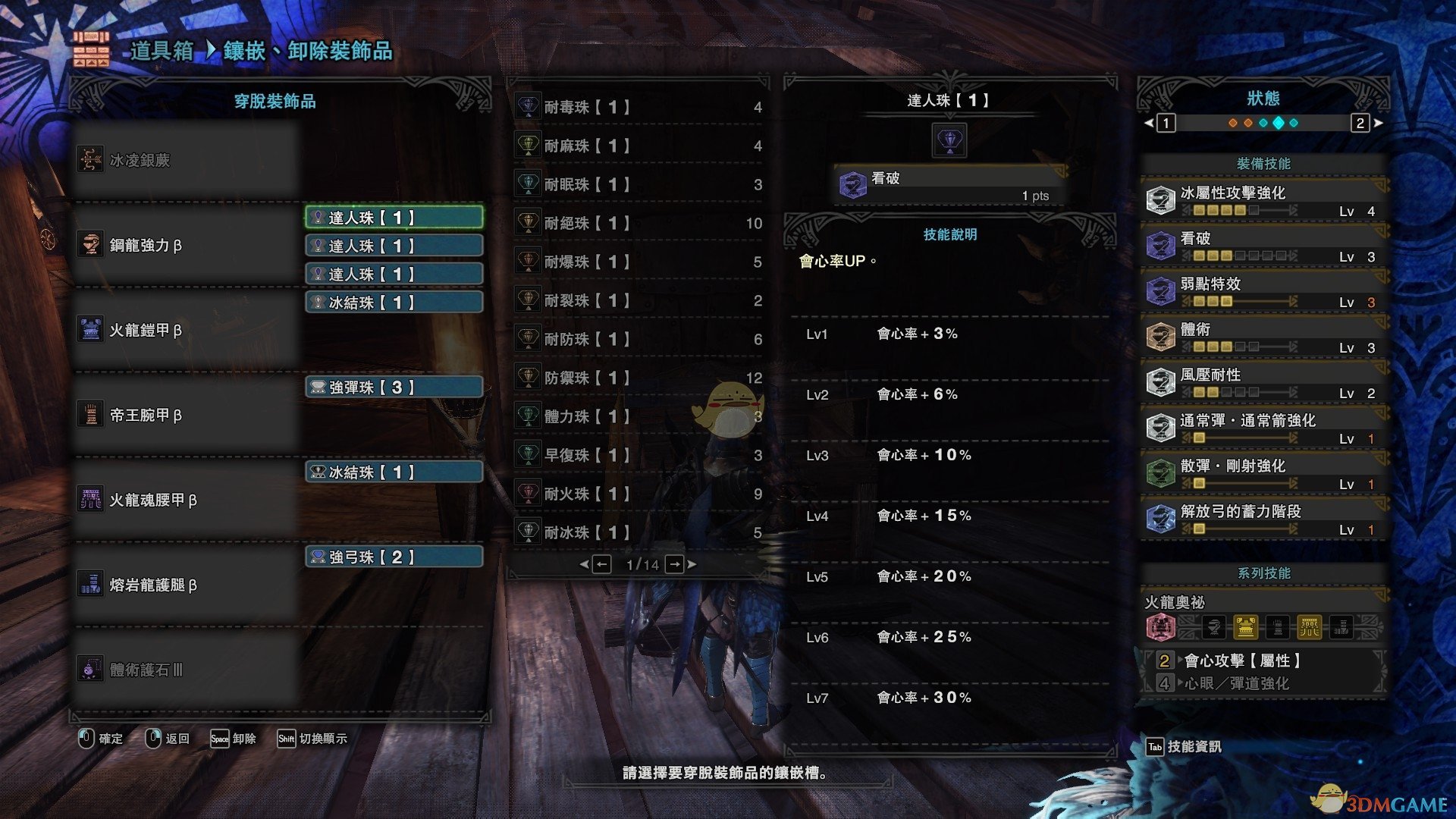Open the 技能資訊 skill info
Screen dimensions: 1456x819
click(x=1185, y=747)
